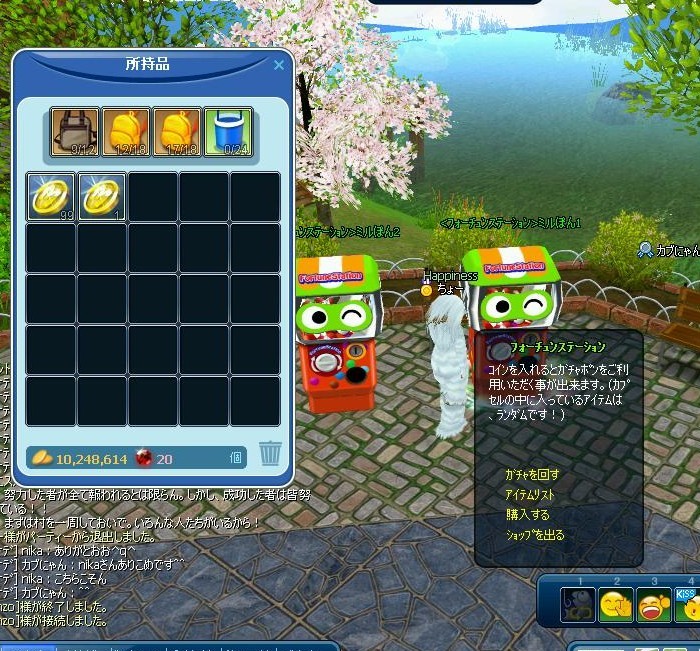The height and width of the screenshot is (651, 700).
Task: Select the single gold coin slot
Action: (101, 196)
